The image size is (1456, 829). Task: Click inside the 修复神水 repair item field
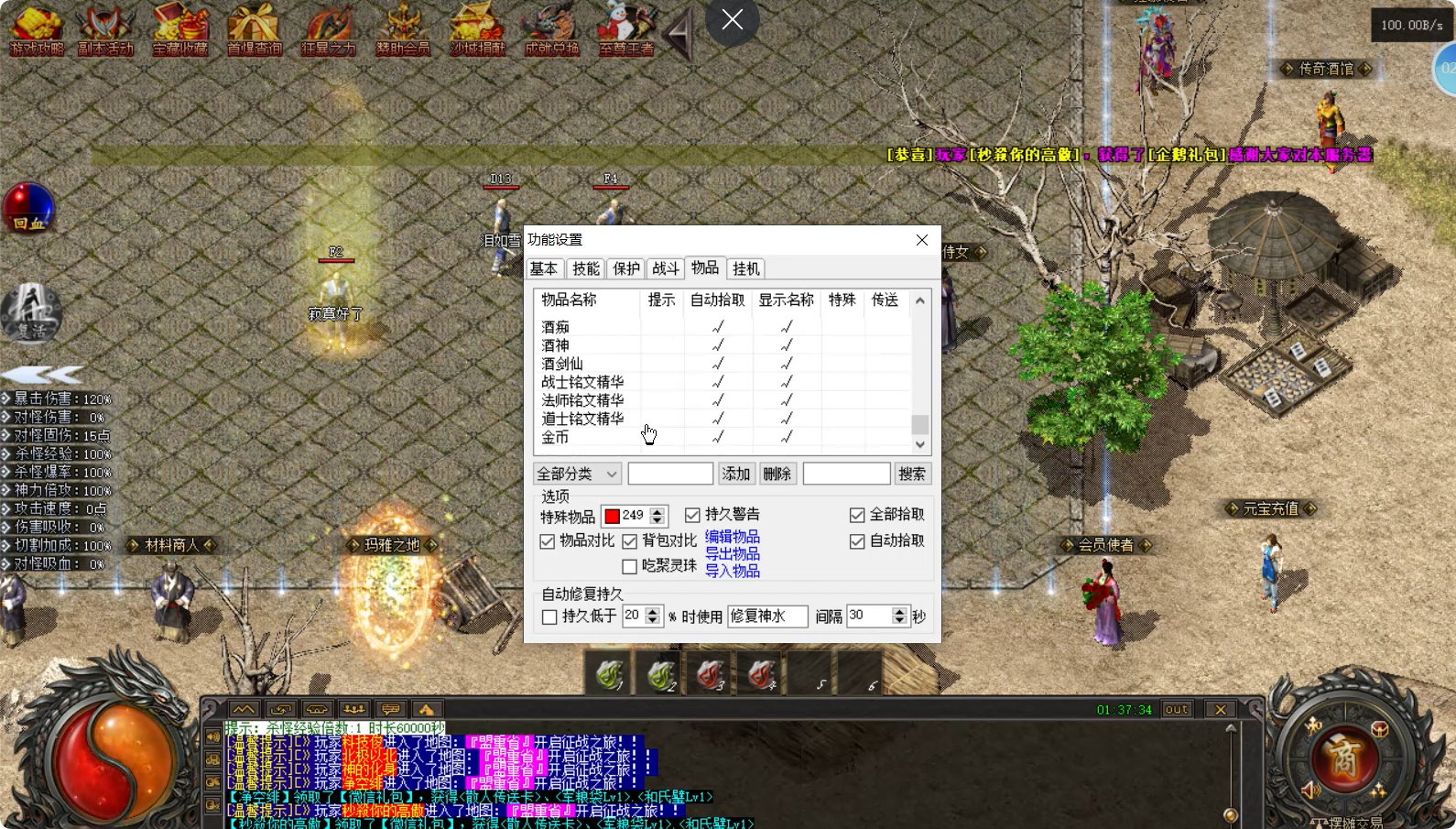[x=766, y=616]
